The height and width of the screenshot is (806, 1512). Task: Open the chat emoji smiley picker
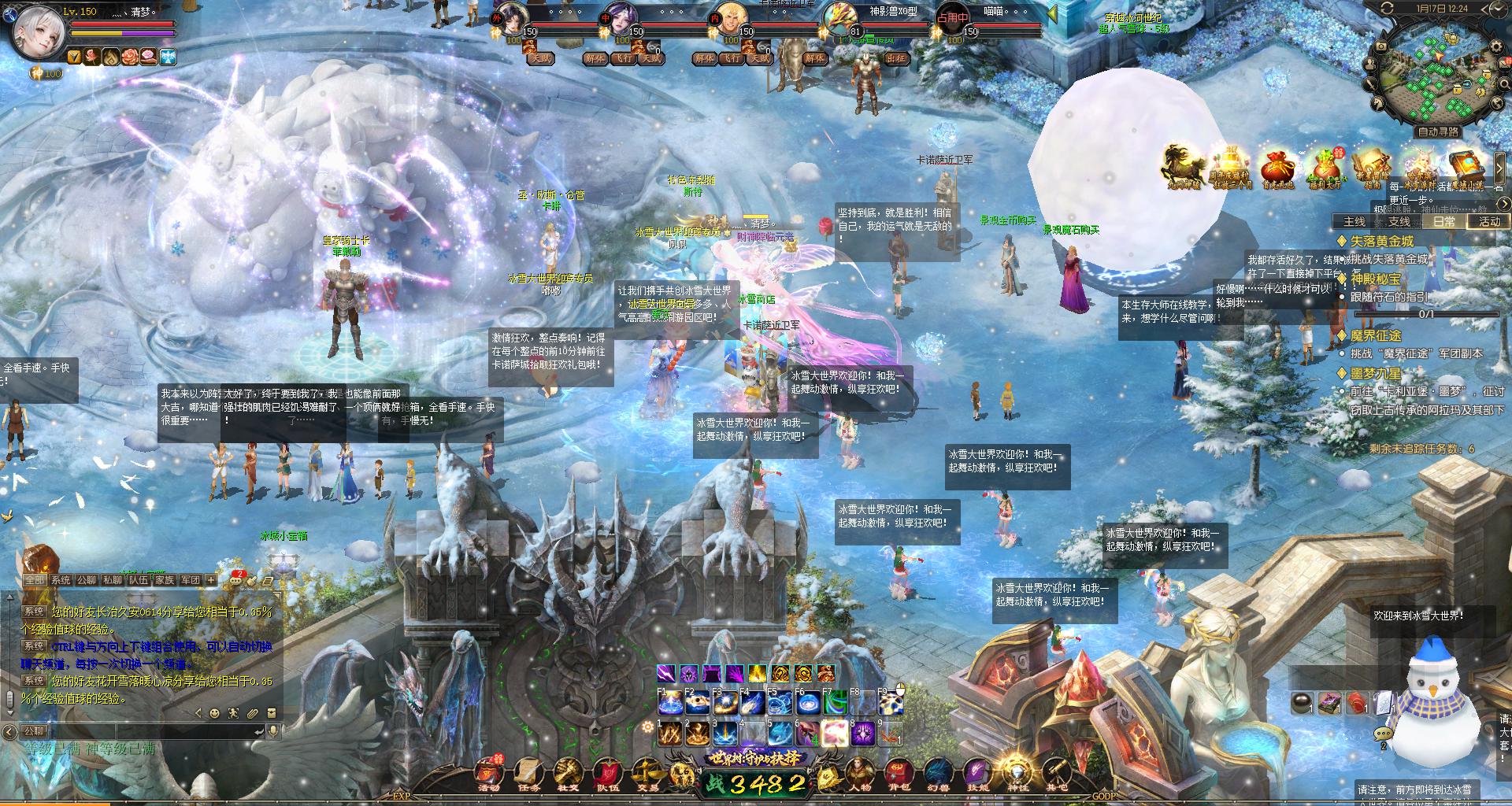[214, 713]
